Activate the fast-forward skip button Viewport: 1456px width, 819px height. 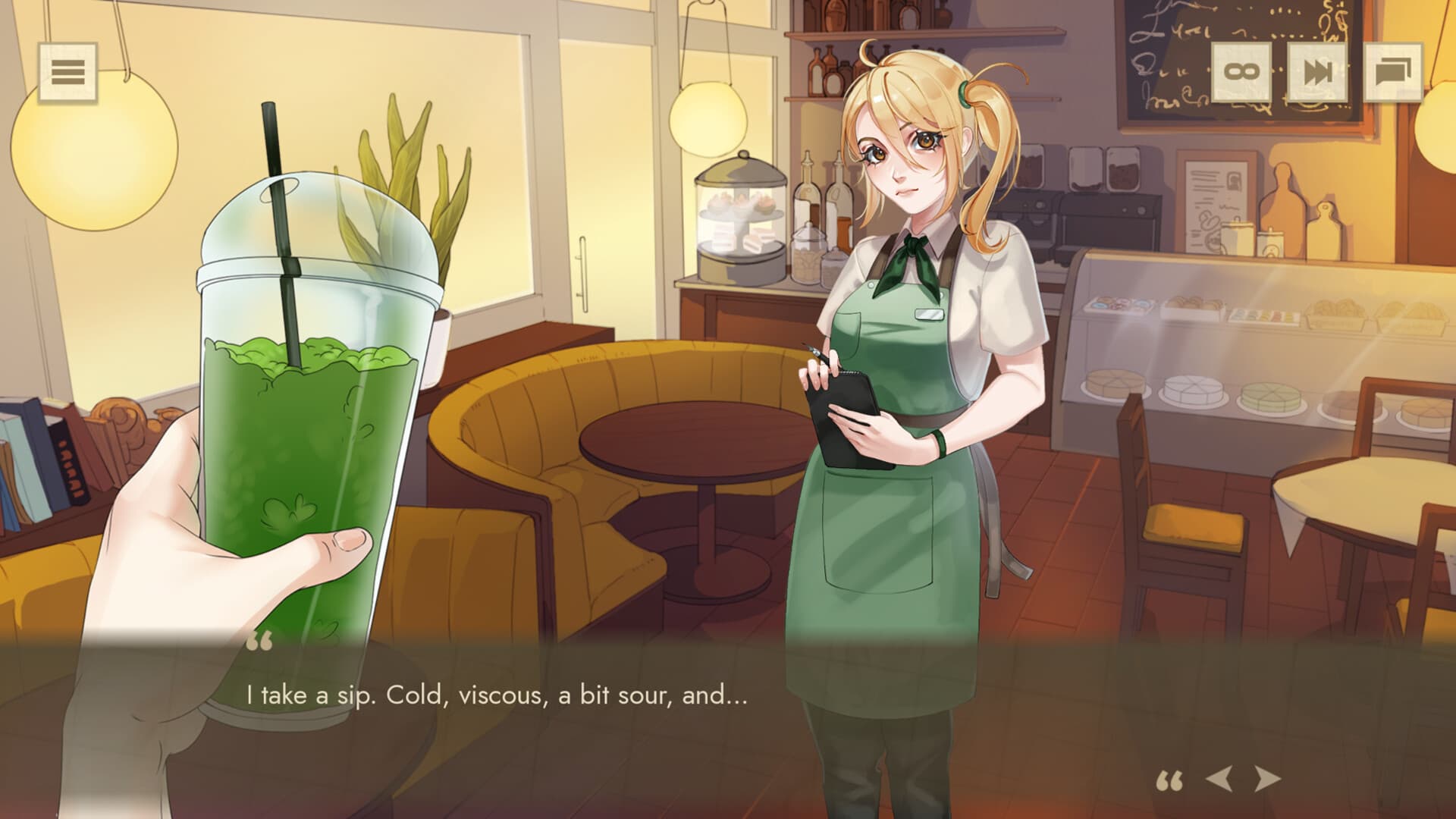point(1317,73)
